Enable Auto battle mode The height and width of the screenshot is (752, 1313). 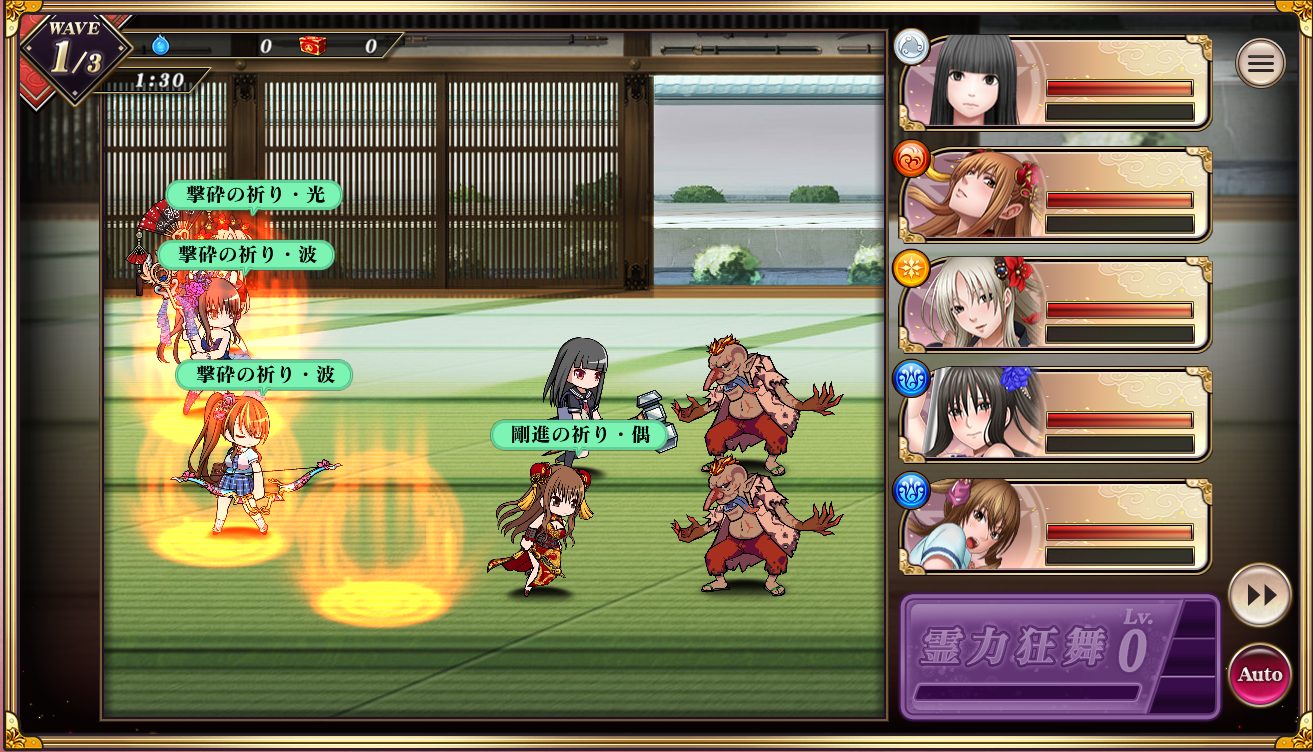pyautogui.click(x=1259, y=673)
